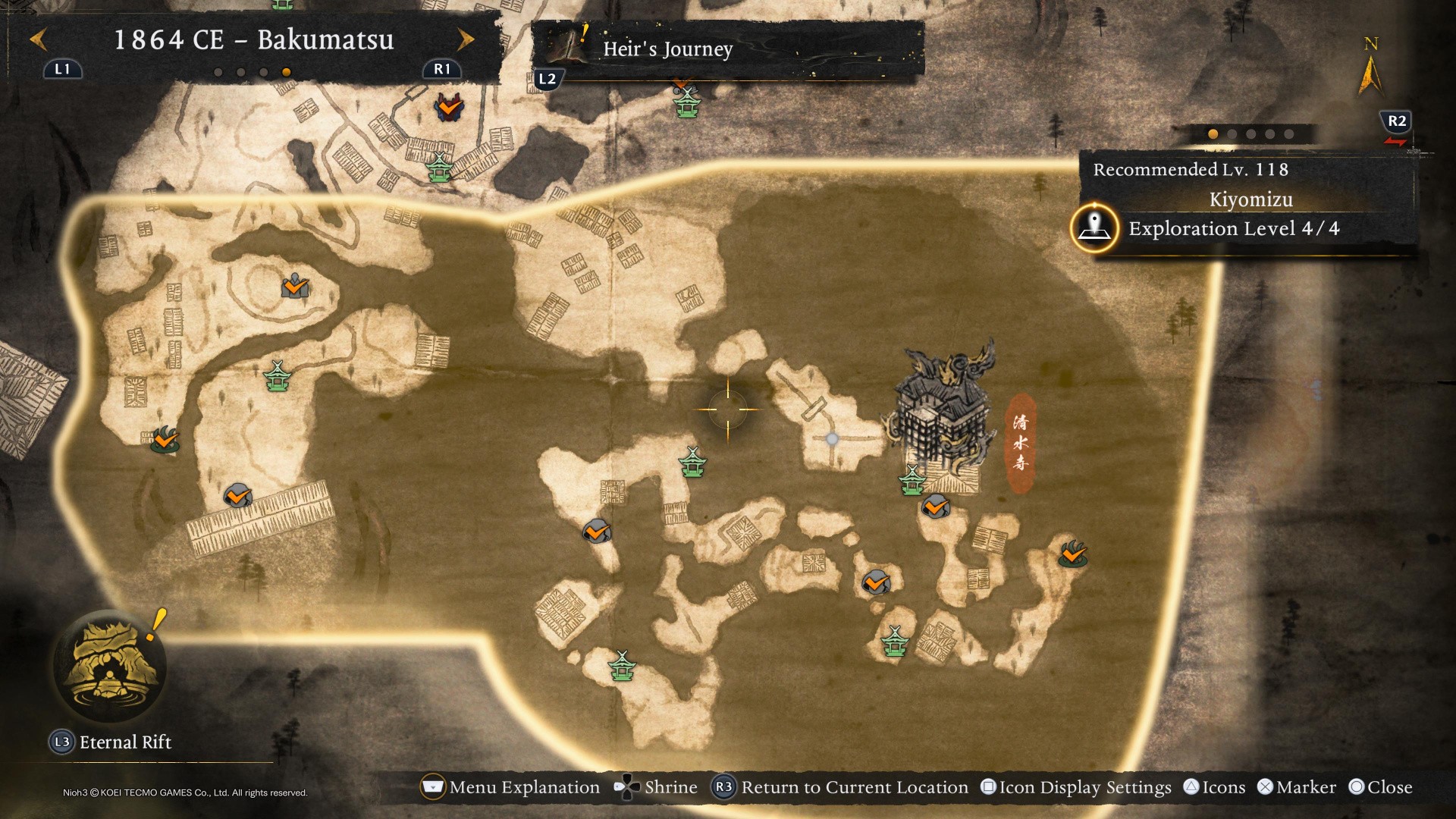The image size is (1456, 819).
Task: Open the Menu Explanation help
Action: (510, 787)
